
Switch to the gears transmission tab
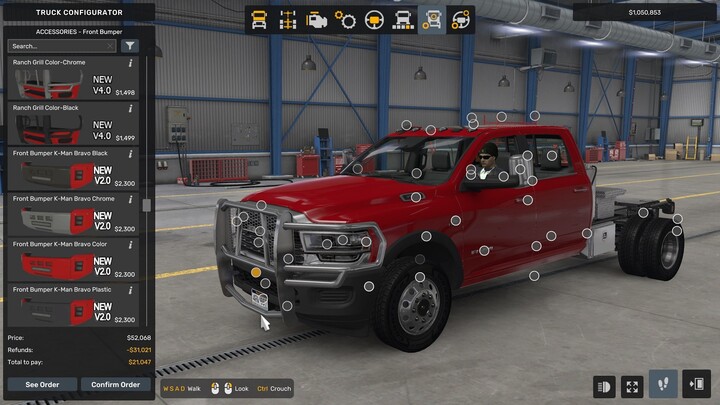coord(346,19)
